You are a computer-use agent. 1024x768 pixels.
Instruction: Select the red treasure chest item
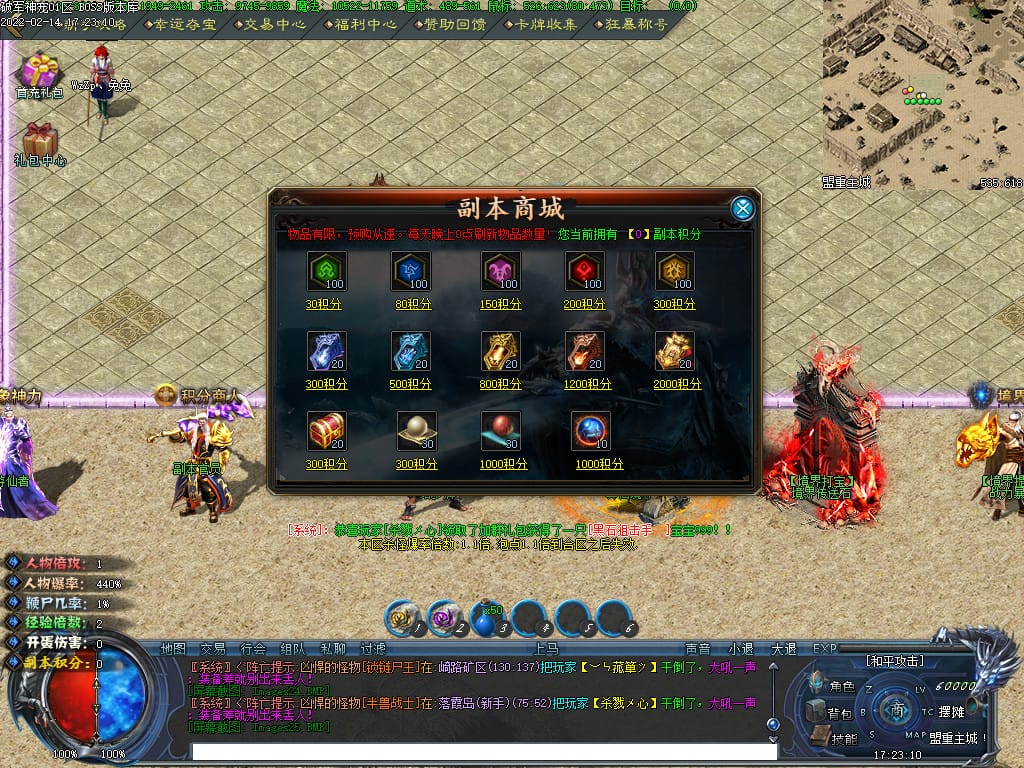[x=326, y=431]
